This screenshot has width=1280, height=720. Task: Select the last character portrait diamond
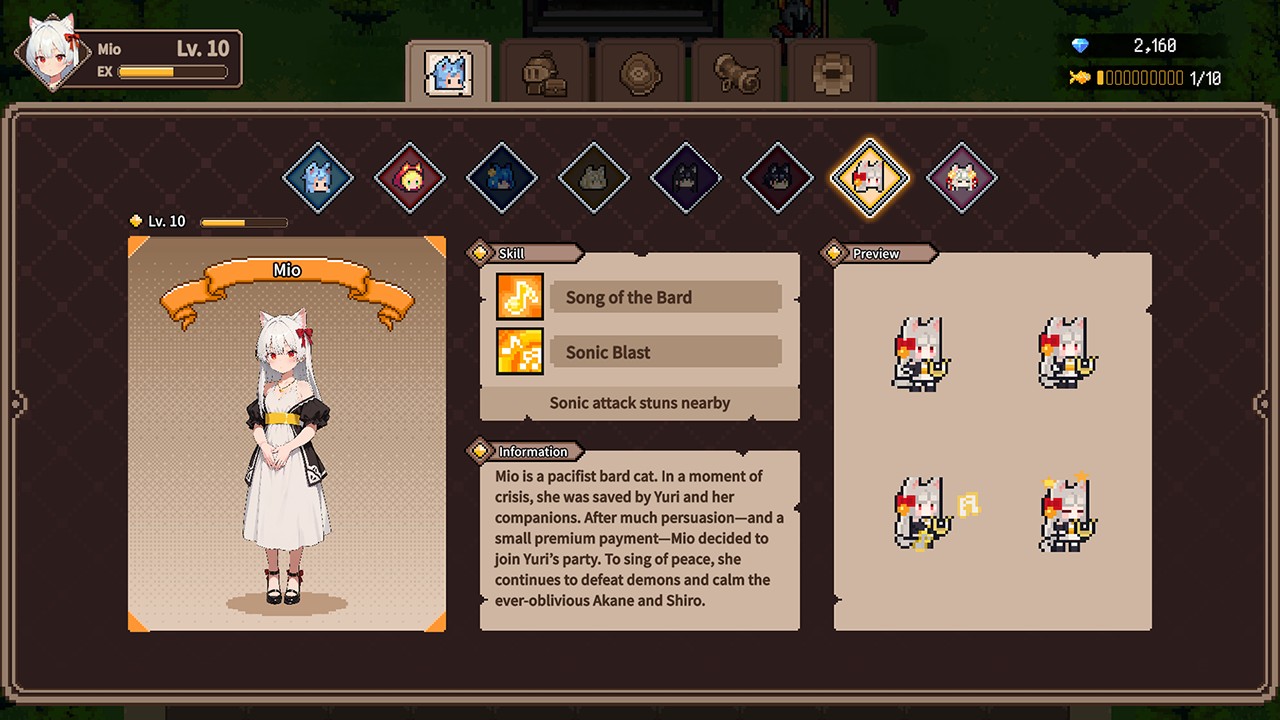click(961, 178)
